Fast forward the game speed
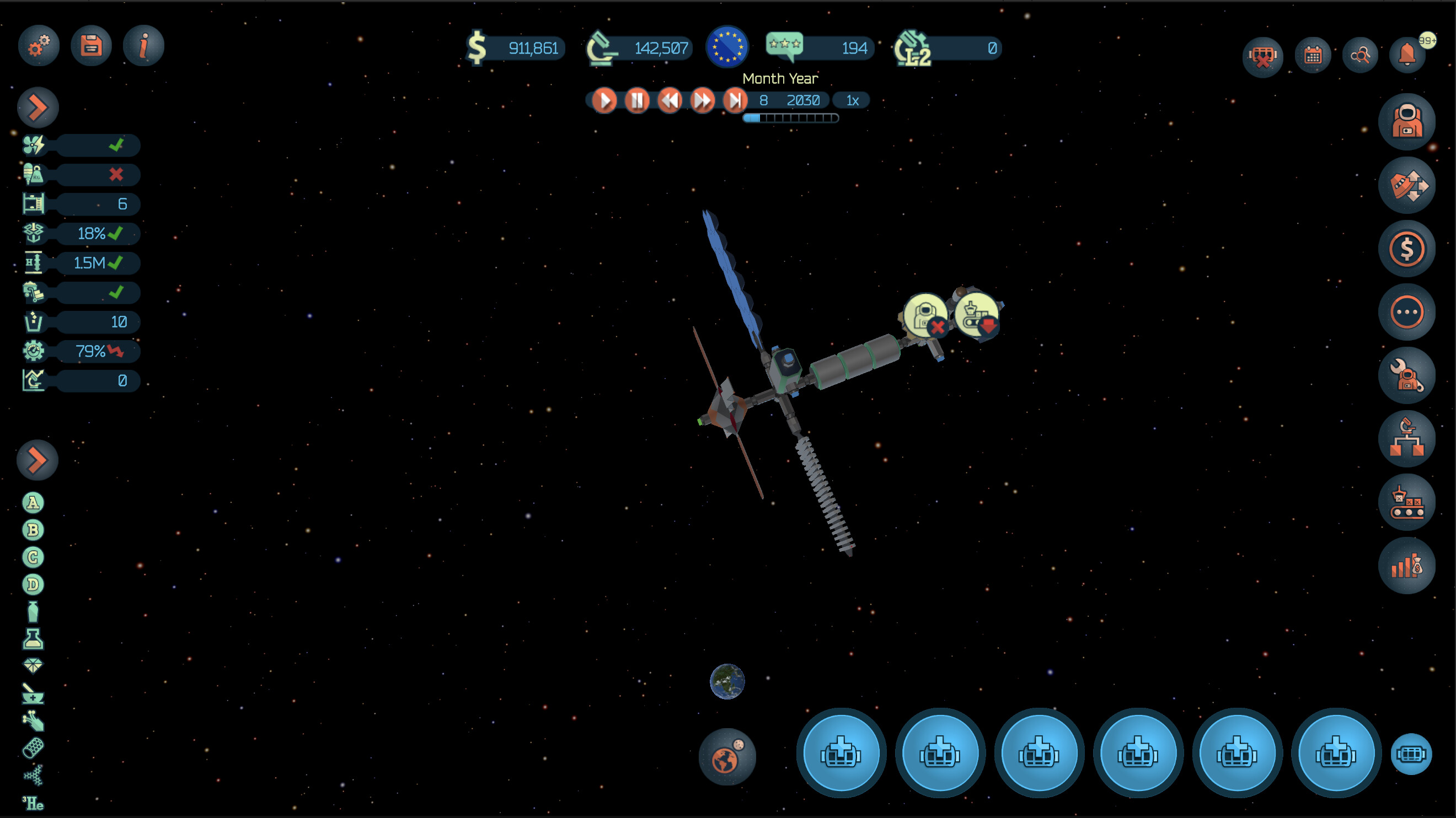Image resolution: width=1456 pixels, height=818 pixels. pyautogui.click(x=703, y=100)
